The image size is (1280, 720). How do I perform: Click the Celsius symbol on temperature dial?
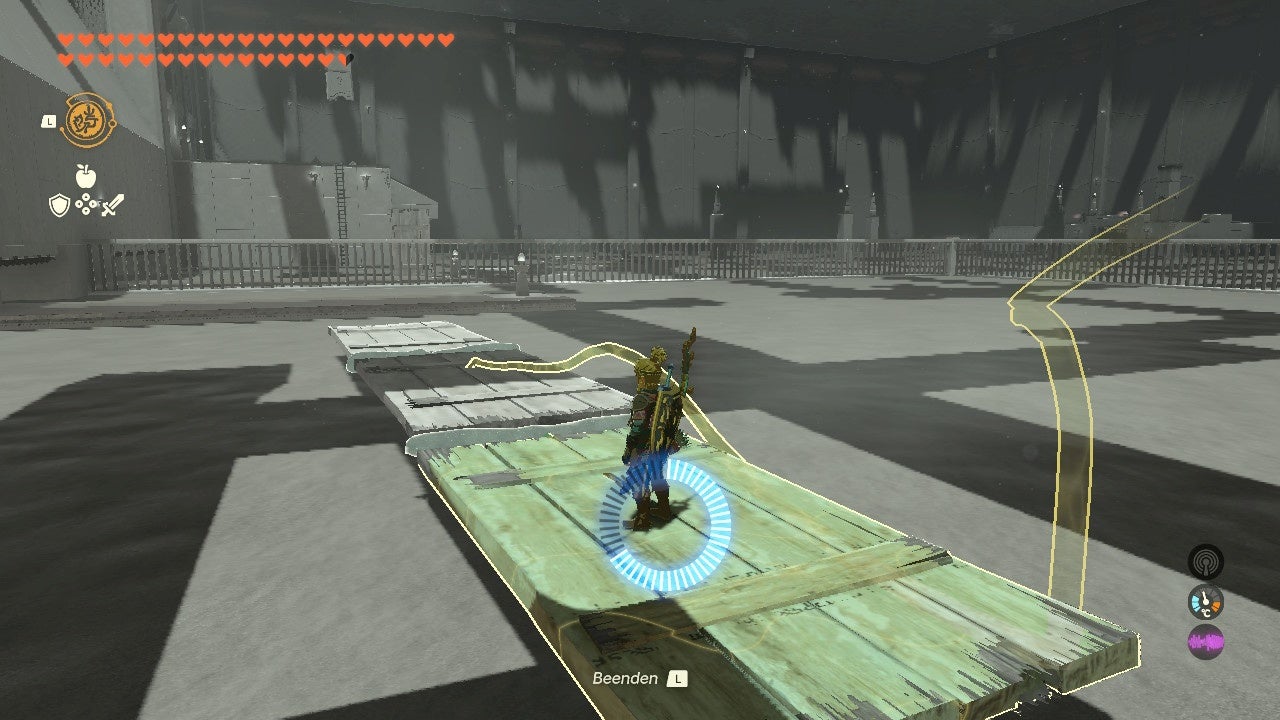(x=1207, y=612)
